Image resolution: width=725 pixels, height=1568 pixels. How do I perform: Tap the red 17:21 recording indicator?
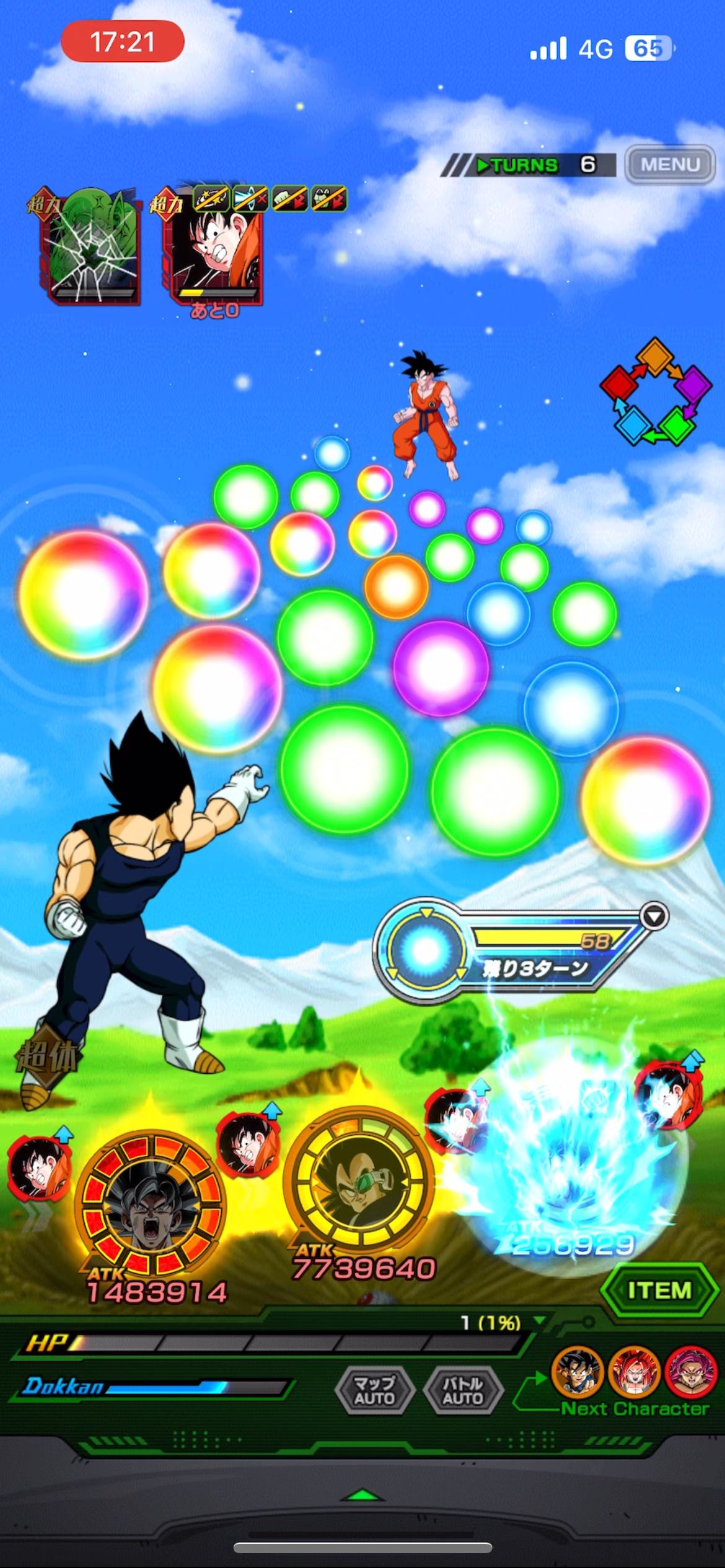(x=123, y=42)
